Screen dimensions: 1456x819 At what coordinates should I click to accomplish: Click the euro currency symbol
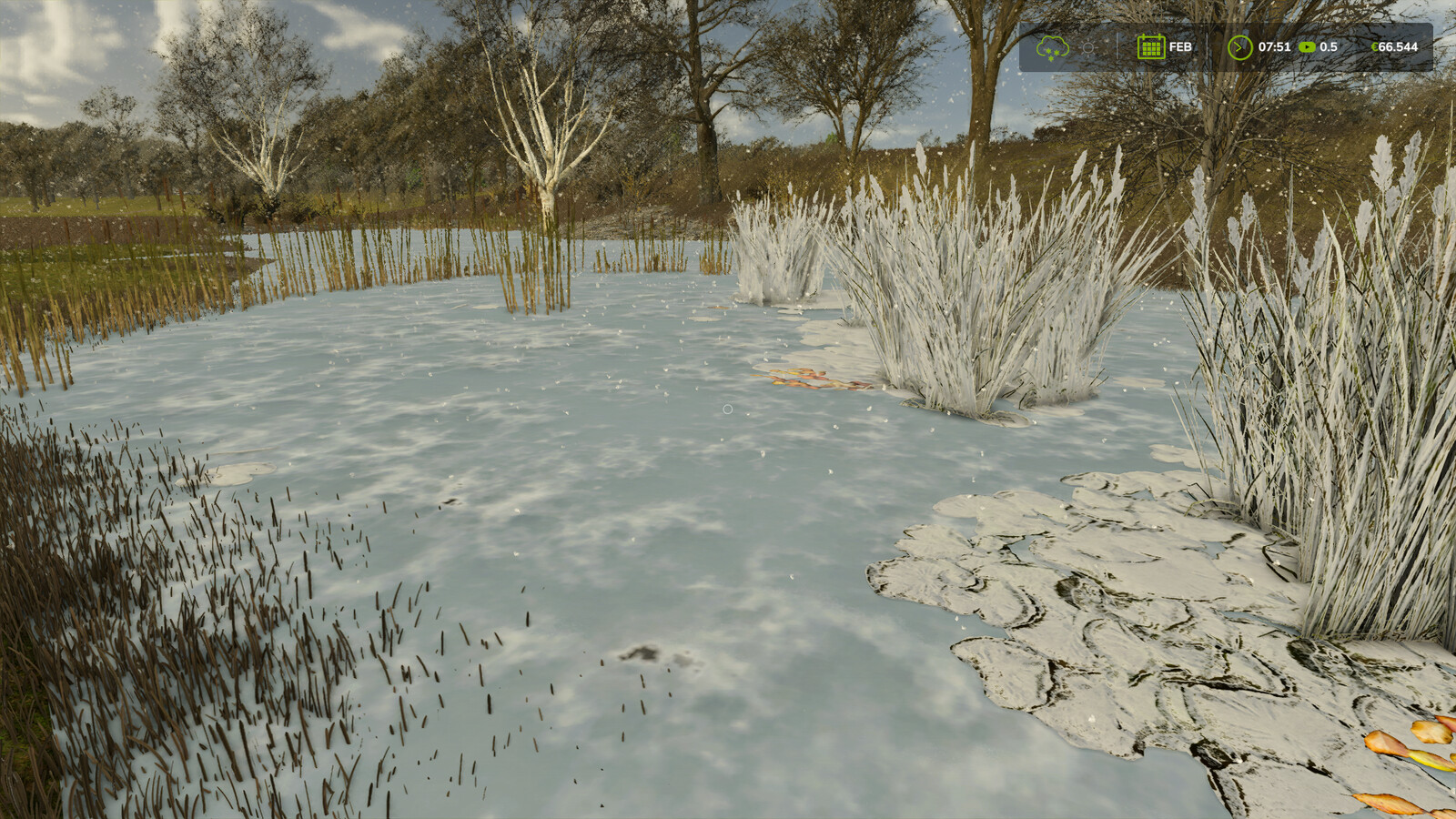(1377, 46)
